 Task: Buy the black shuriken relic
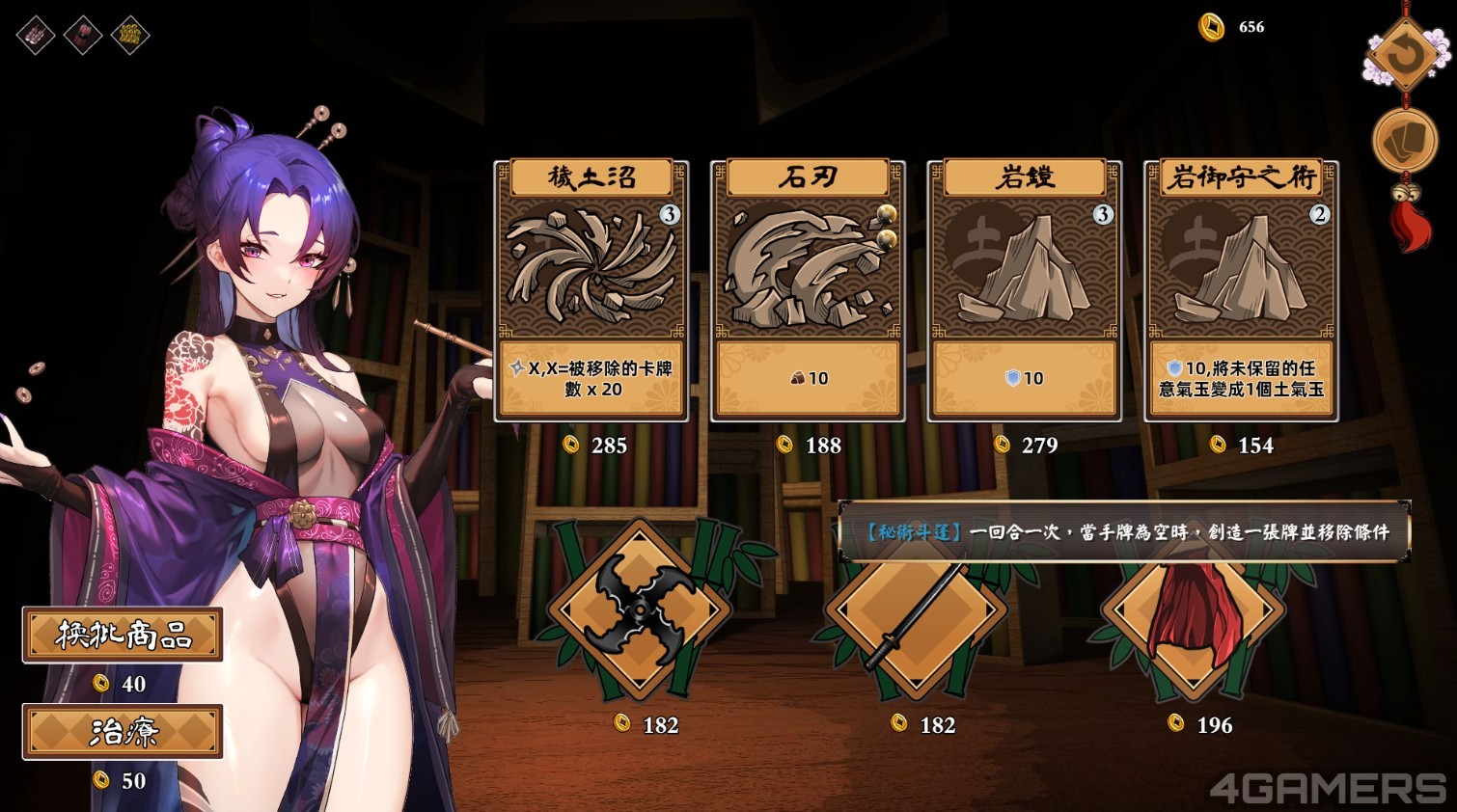[638, 609]
